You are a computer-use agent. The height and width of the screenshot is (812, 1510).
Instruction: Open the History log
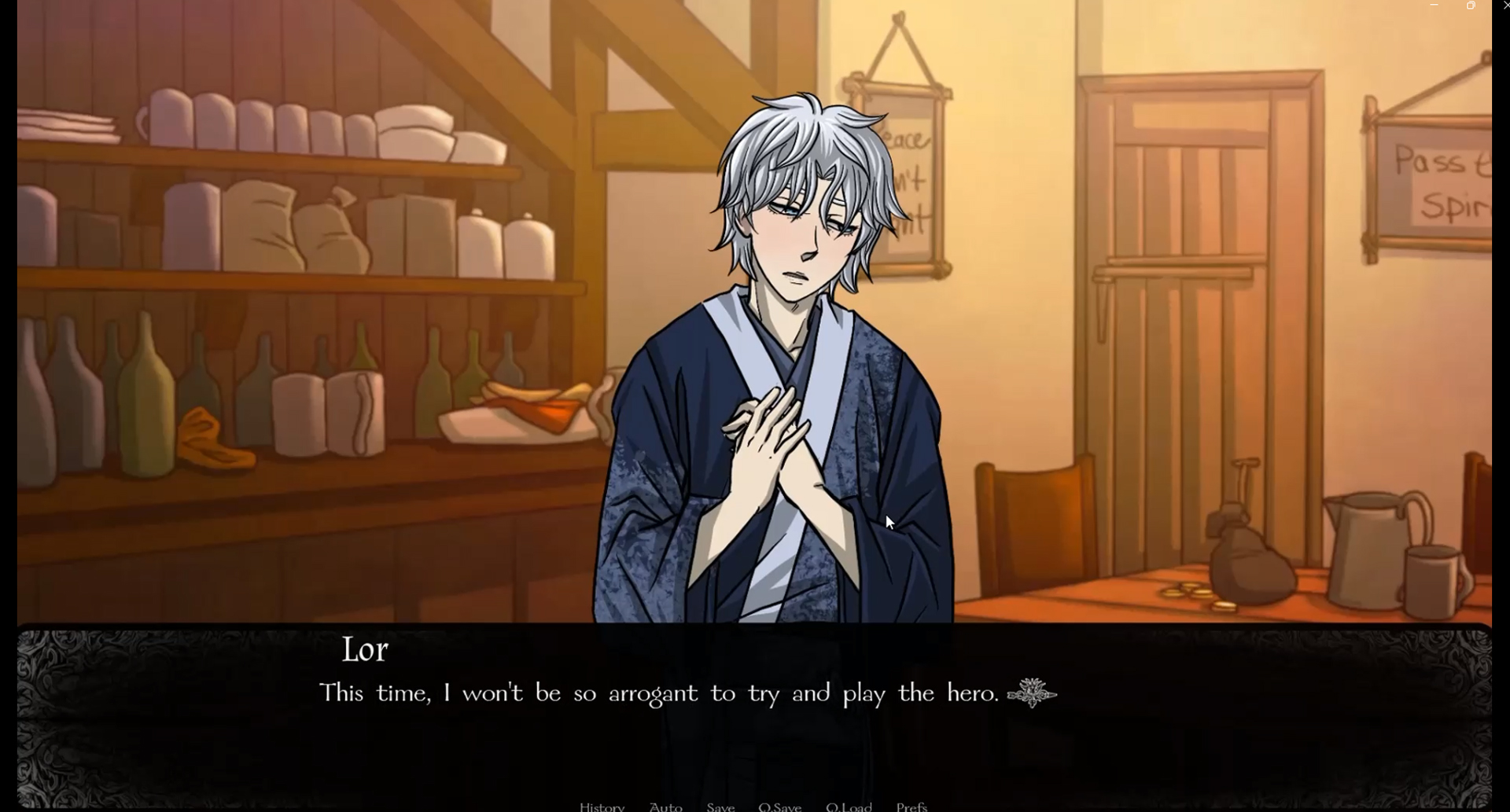coord(602,806)
